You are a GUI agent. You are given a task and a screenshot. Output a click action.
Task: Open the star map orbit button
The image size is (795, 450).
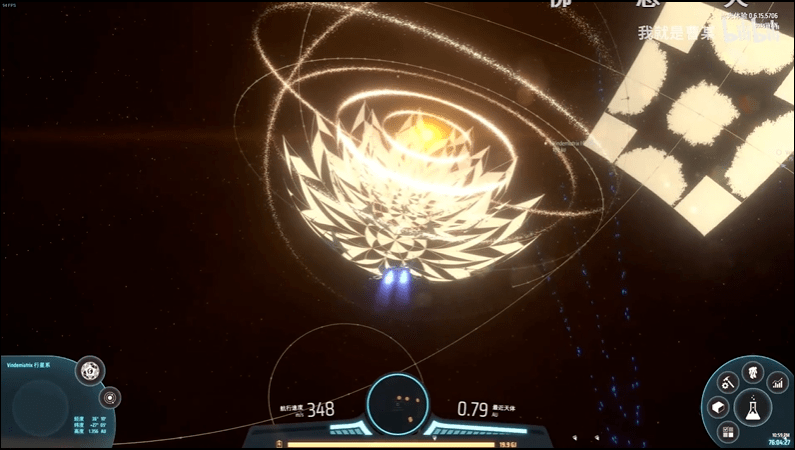(110, 396)
